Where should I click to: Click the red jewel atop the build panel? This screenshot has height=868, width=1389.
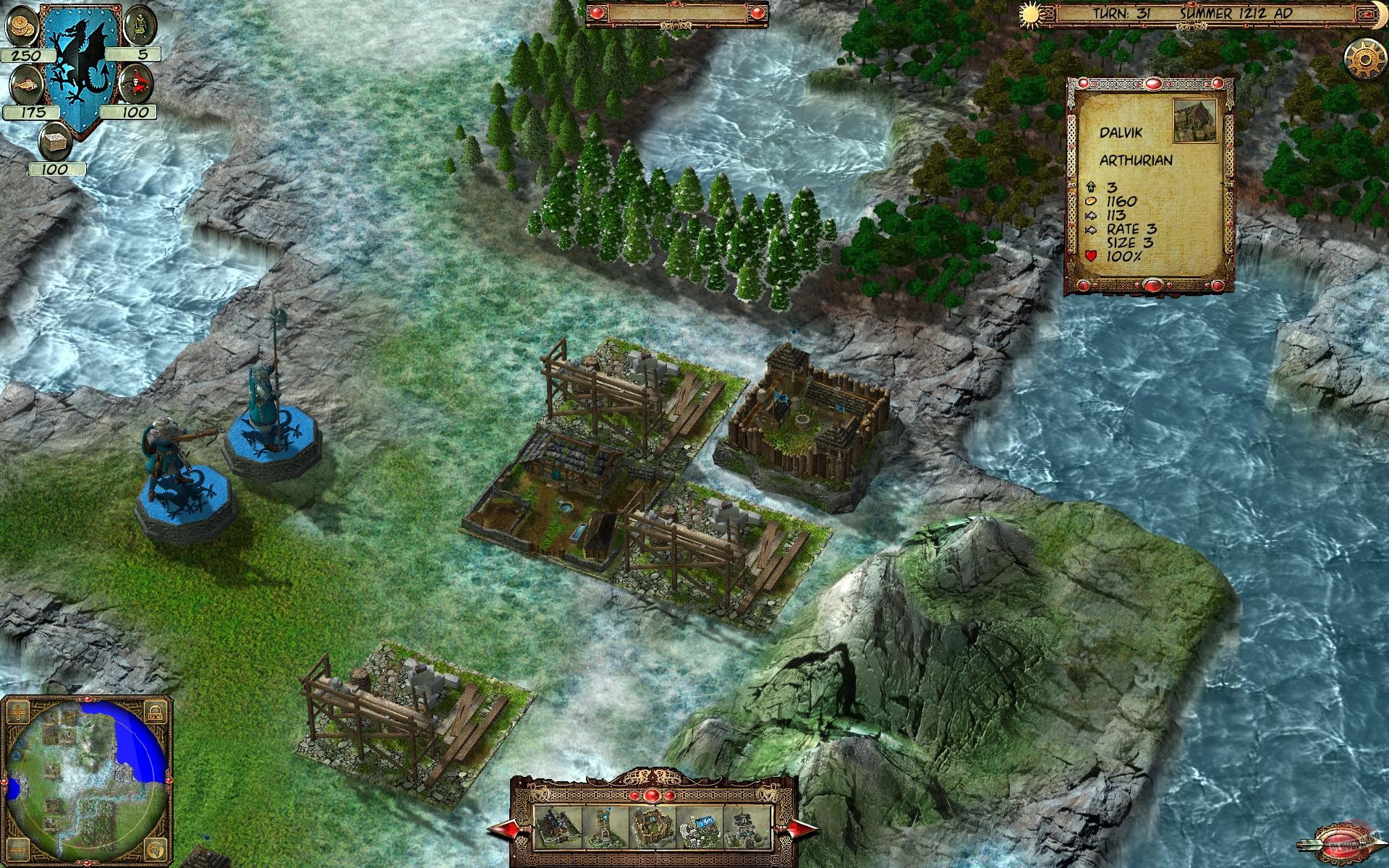pyautogui.click(x=651, y=794)
